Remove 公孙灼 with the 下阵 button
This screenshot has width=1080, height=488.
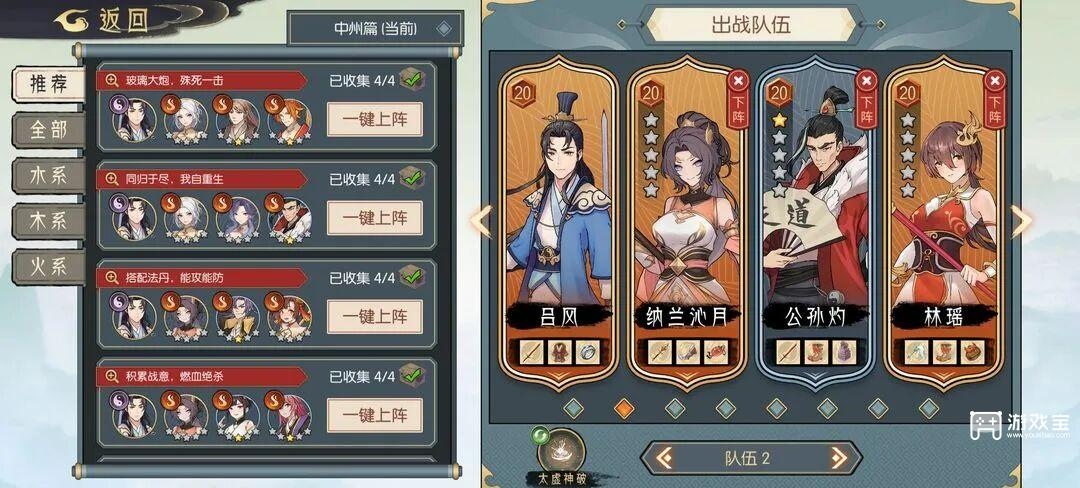[866, 93]
